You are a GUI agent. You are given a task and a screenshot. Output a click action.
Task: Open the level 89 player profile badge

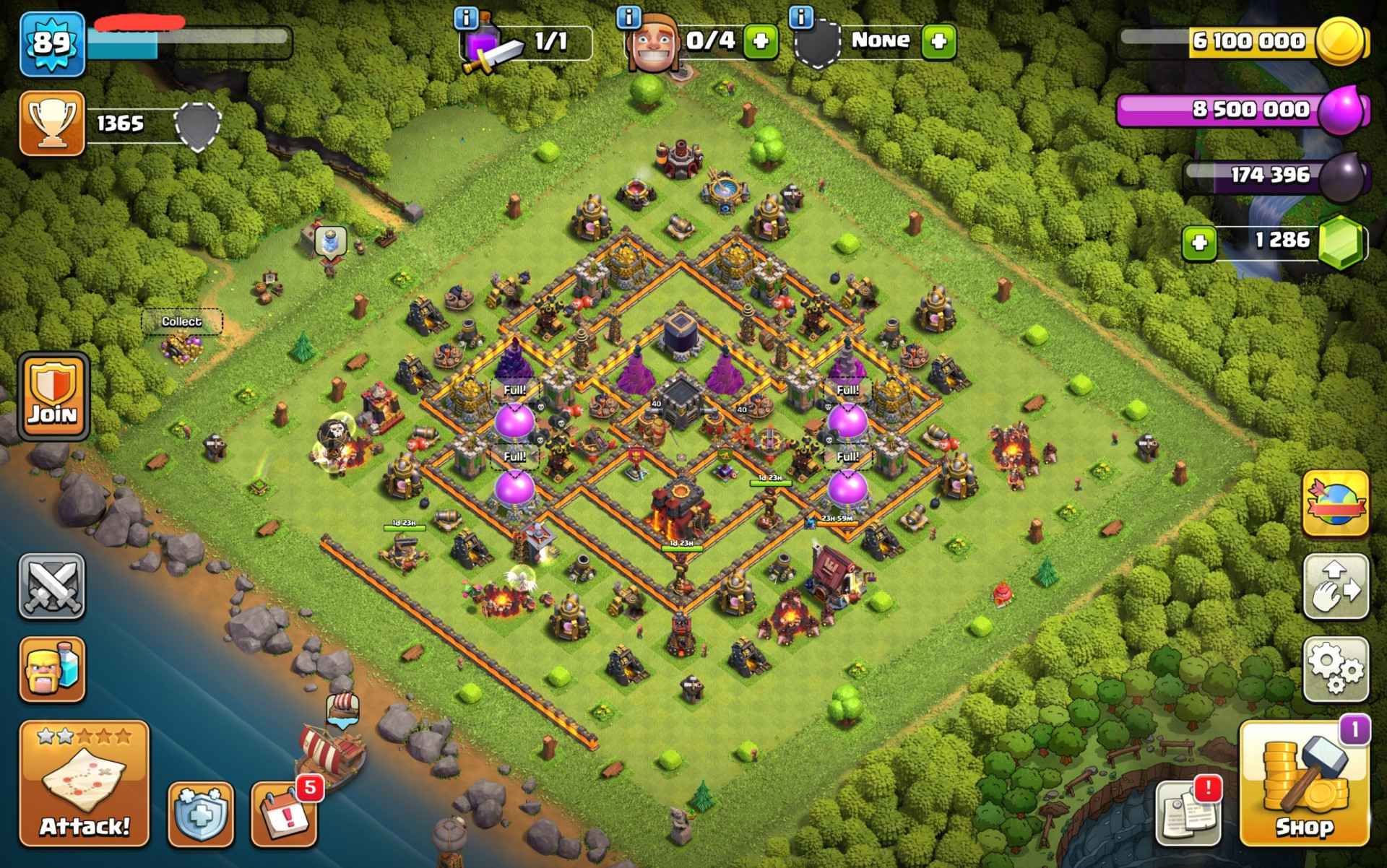tap(52, 43)
